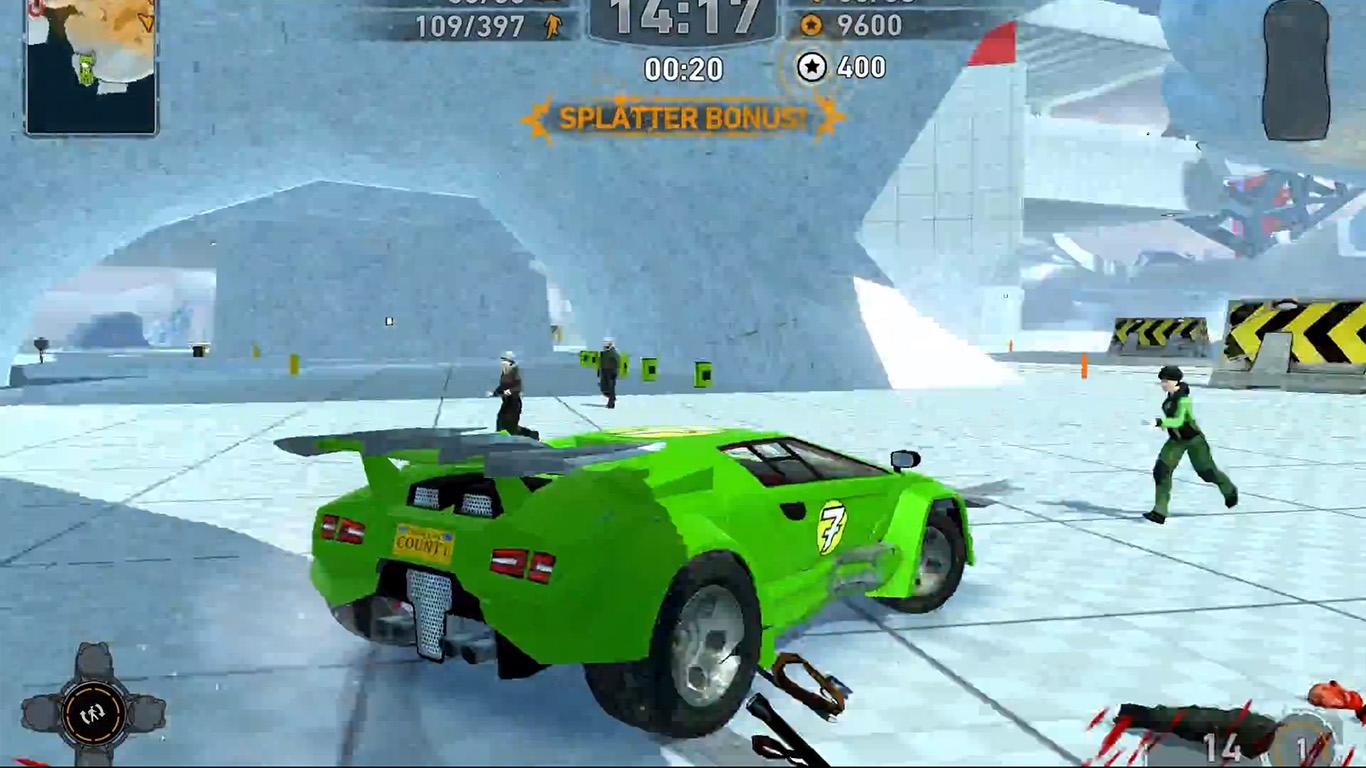Open the minimap in the corner

click(x=91, y=64)
